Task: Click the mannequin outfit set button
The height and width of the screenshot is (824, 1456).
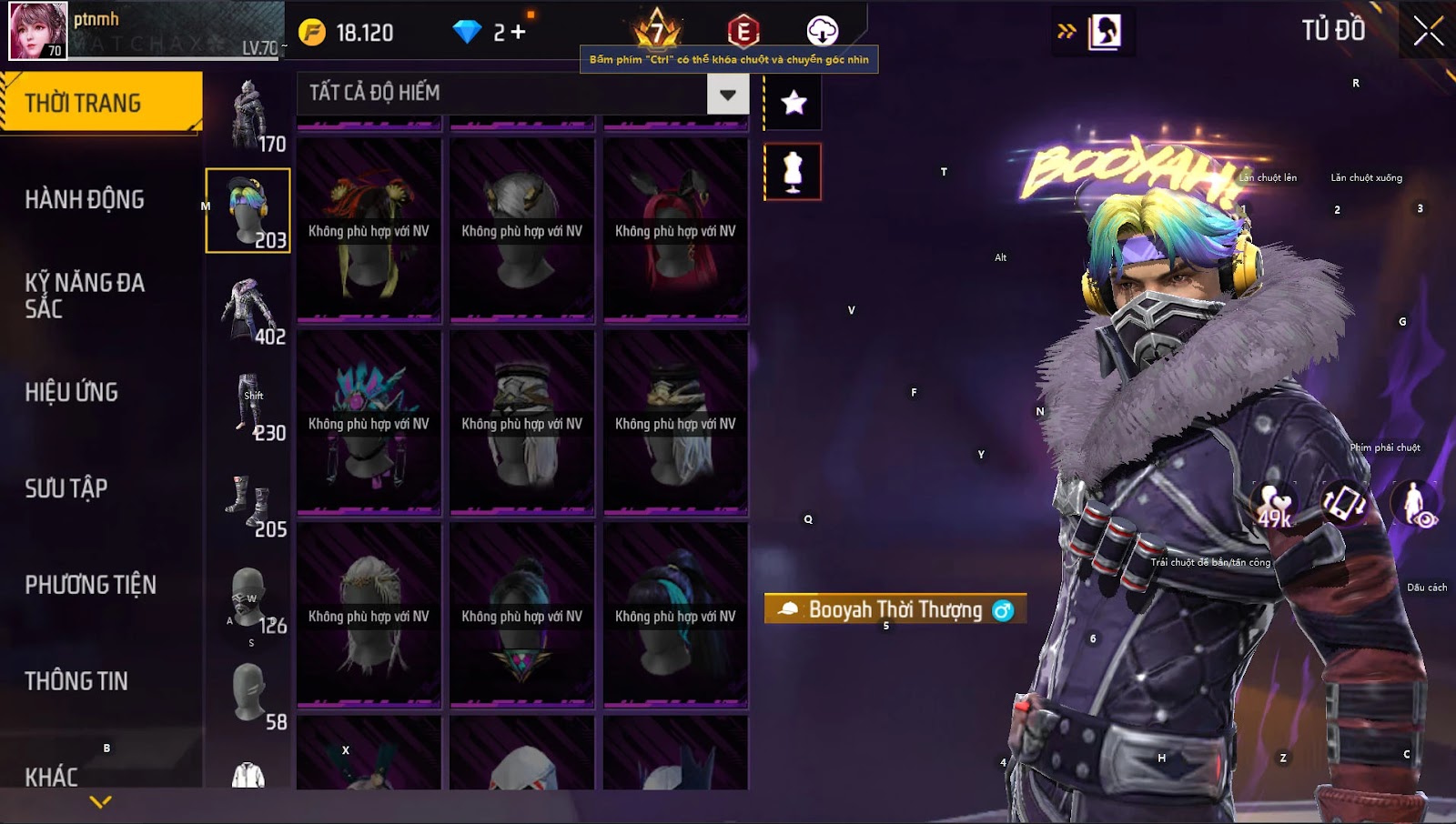Action: pos(793,172)
